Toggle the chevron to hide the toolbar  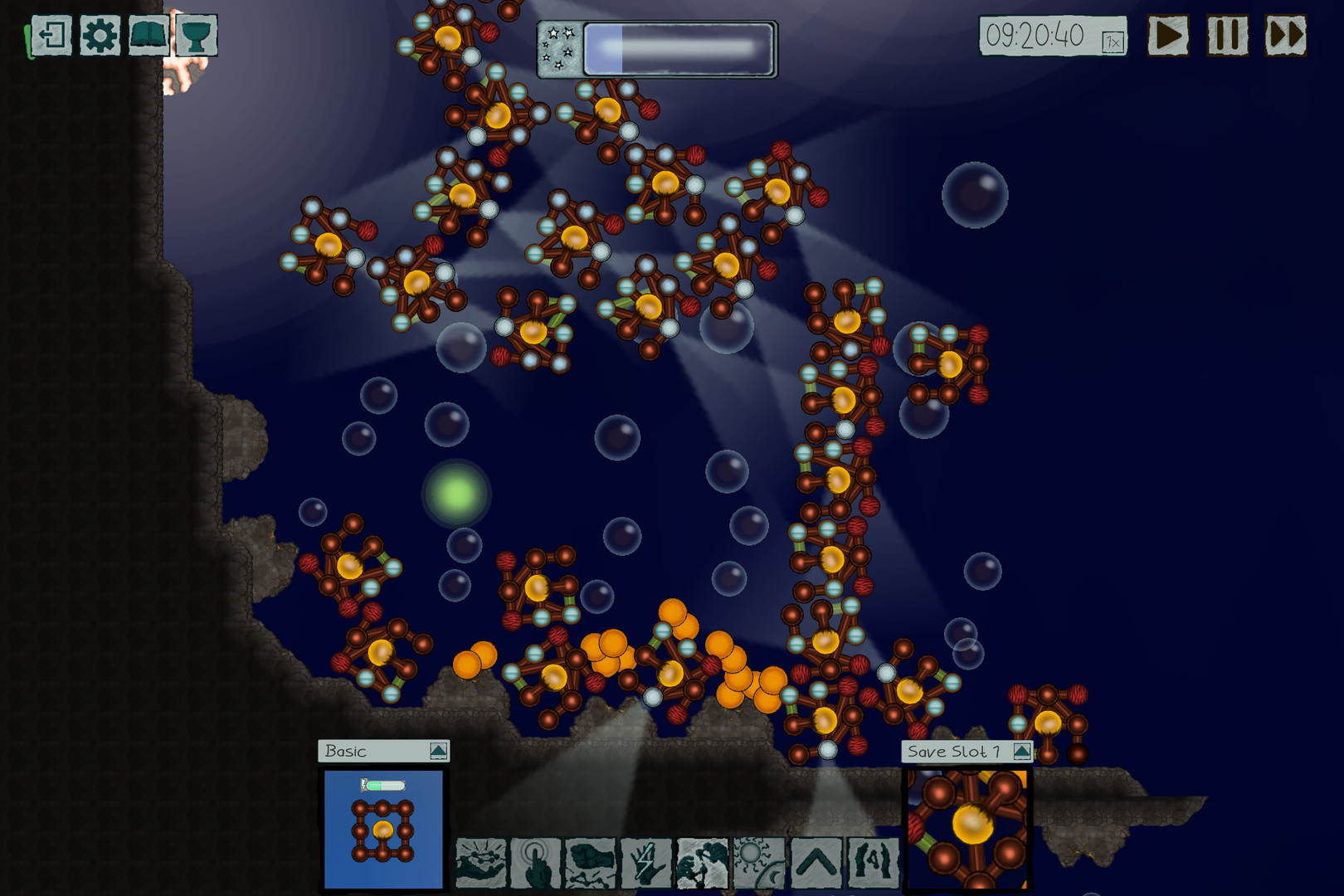click(817, 867)
